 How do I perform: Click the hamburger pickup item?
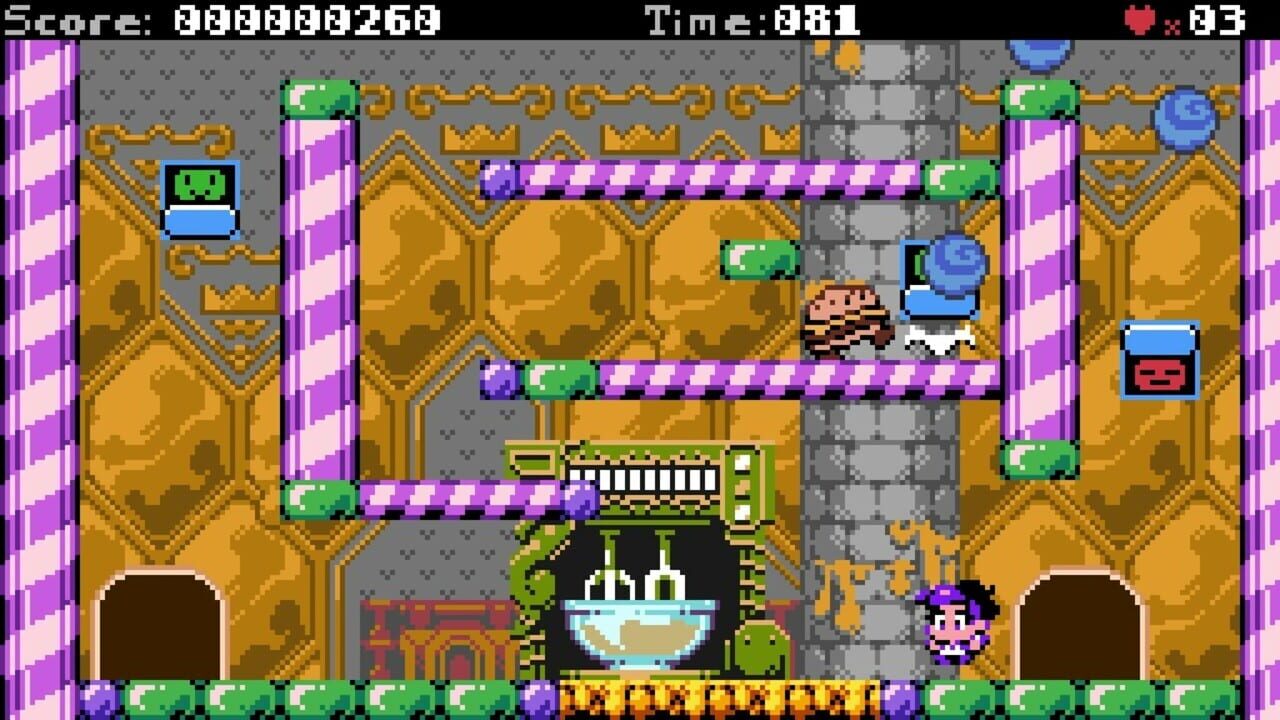pyautogui.click(x=848, y=320)
